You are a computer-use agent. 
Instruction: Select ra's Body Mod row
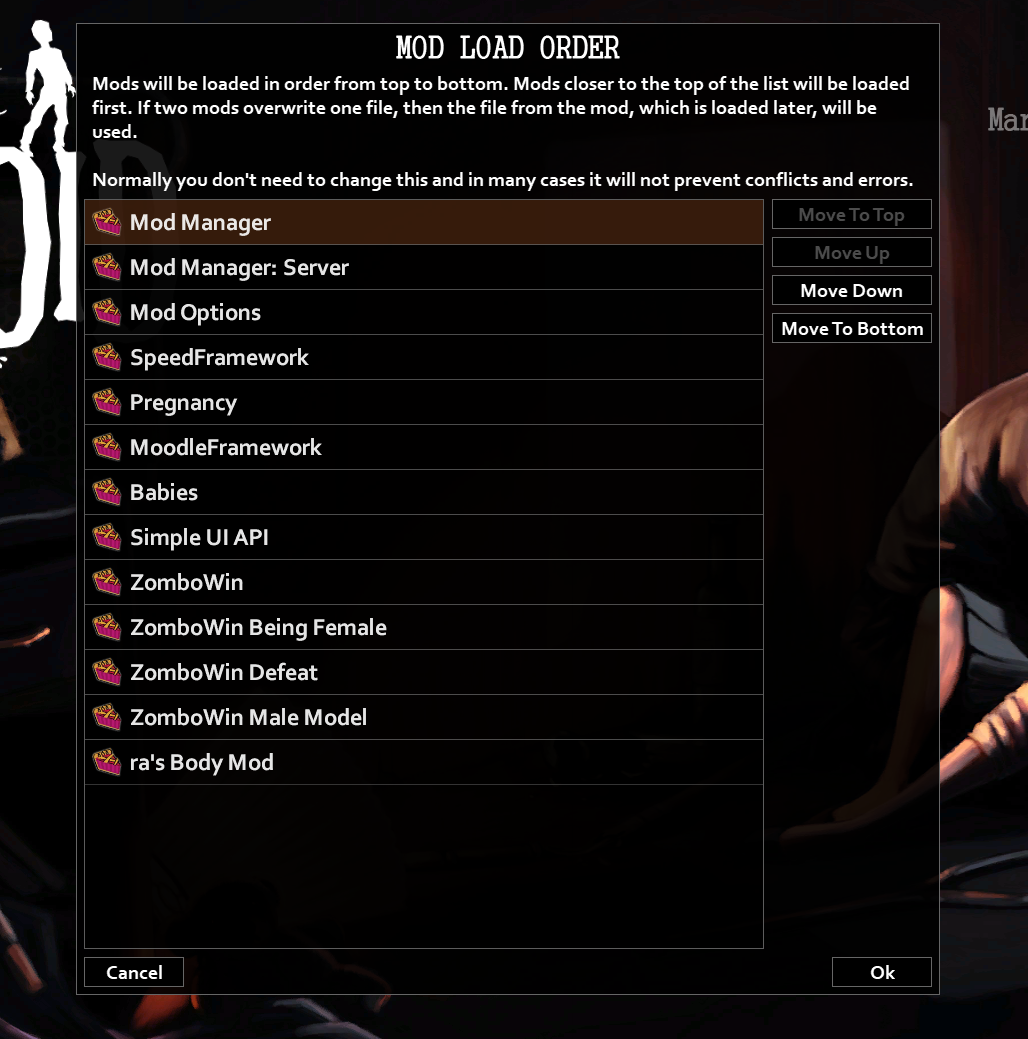click(423, 762)
